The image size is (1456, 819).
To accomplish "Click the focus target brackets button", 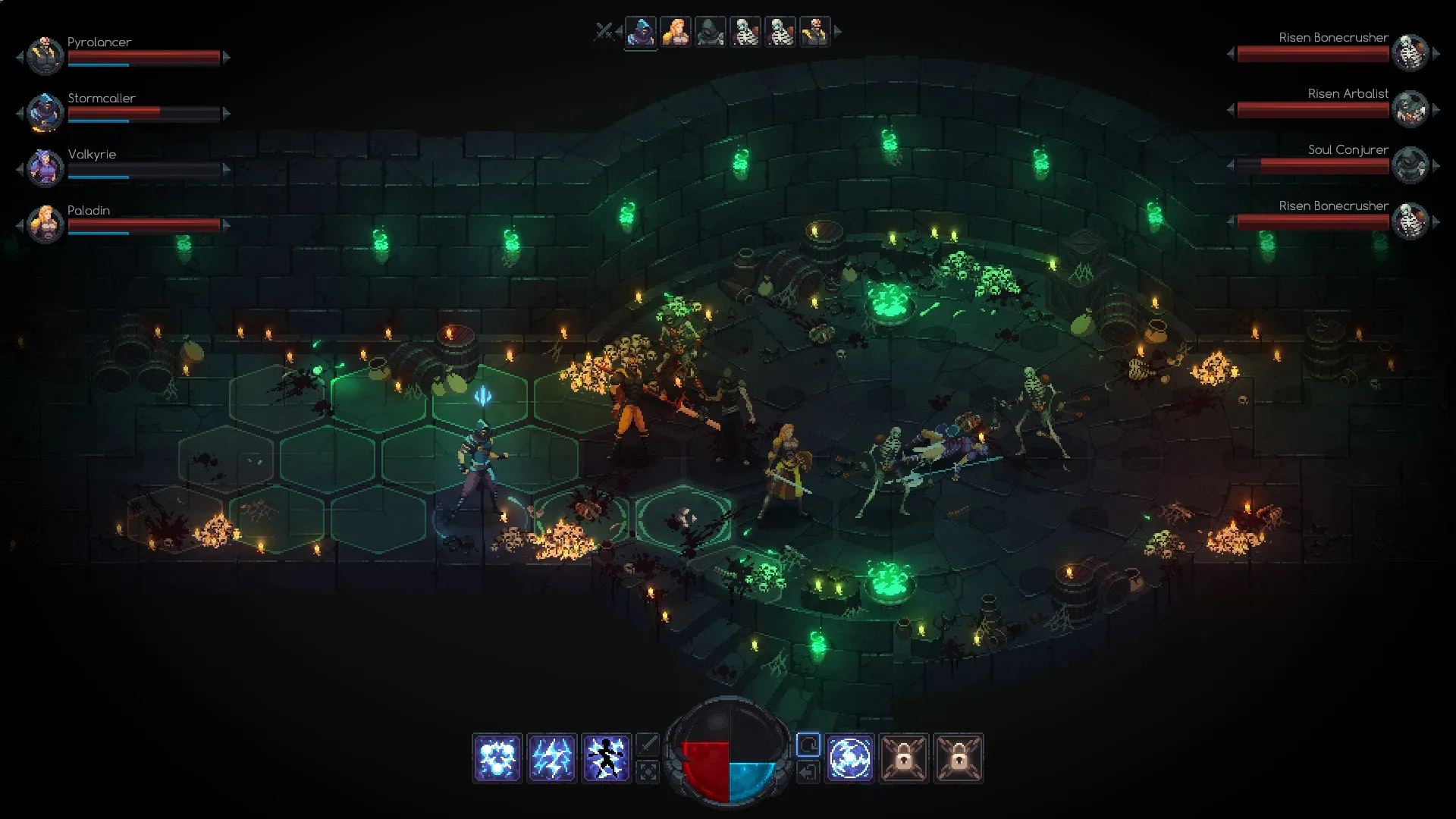I will pyautogui.click(x=647, y=772).
